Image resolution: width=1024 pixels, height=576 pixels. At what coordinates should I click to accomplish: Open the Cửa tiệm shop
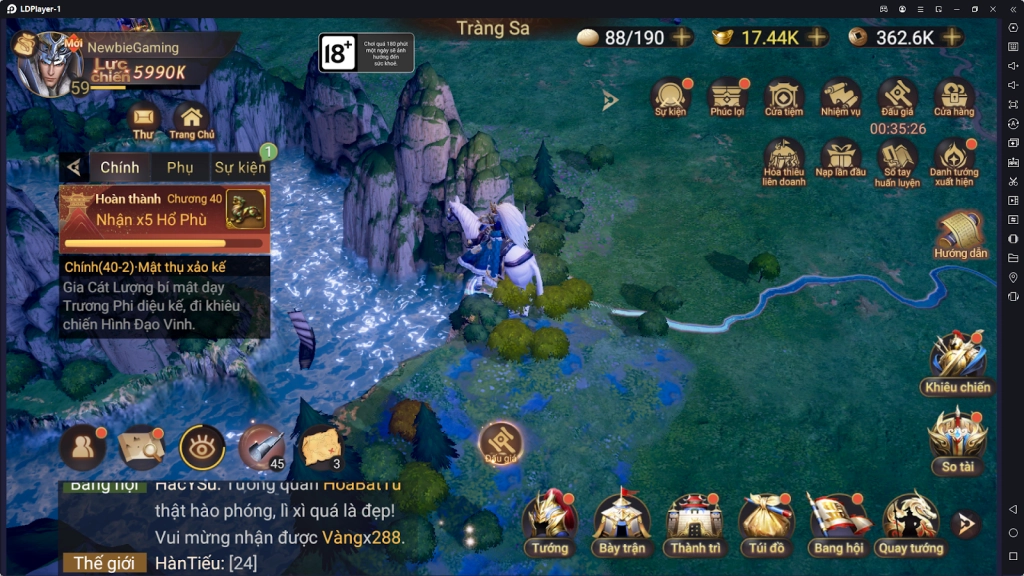pyautogui.click(x=784, y=97)
